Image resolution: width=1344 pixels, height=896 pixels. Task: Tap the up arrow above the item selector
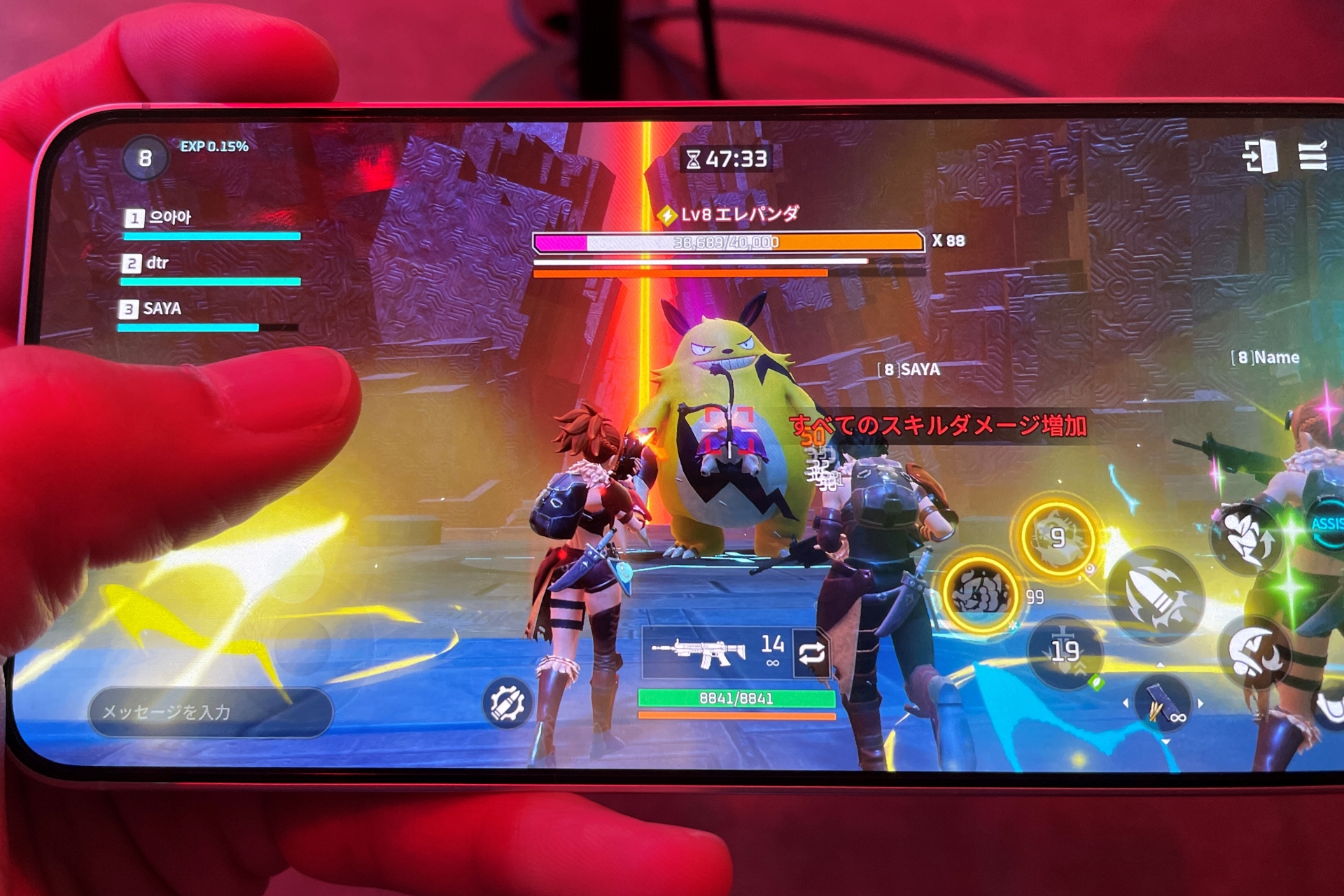1161,665
